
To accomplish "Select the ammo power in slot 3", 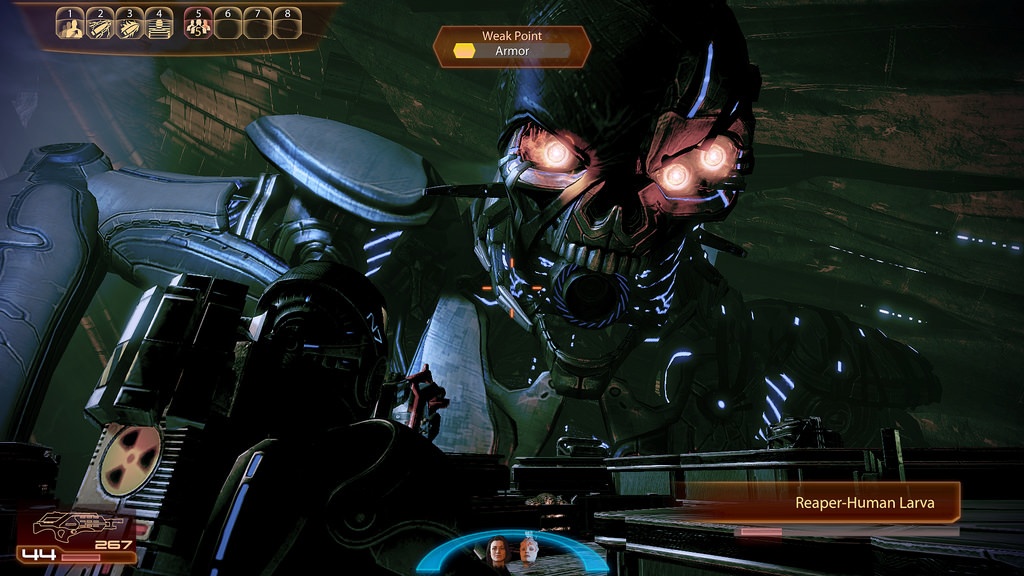I will click(129, 25).
